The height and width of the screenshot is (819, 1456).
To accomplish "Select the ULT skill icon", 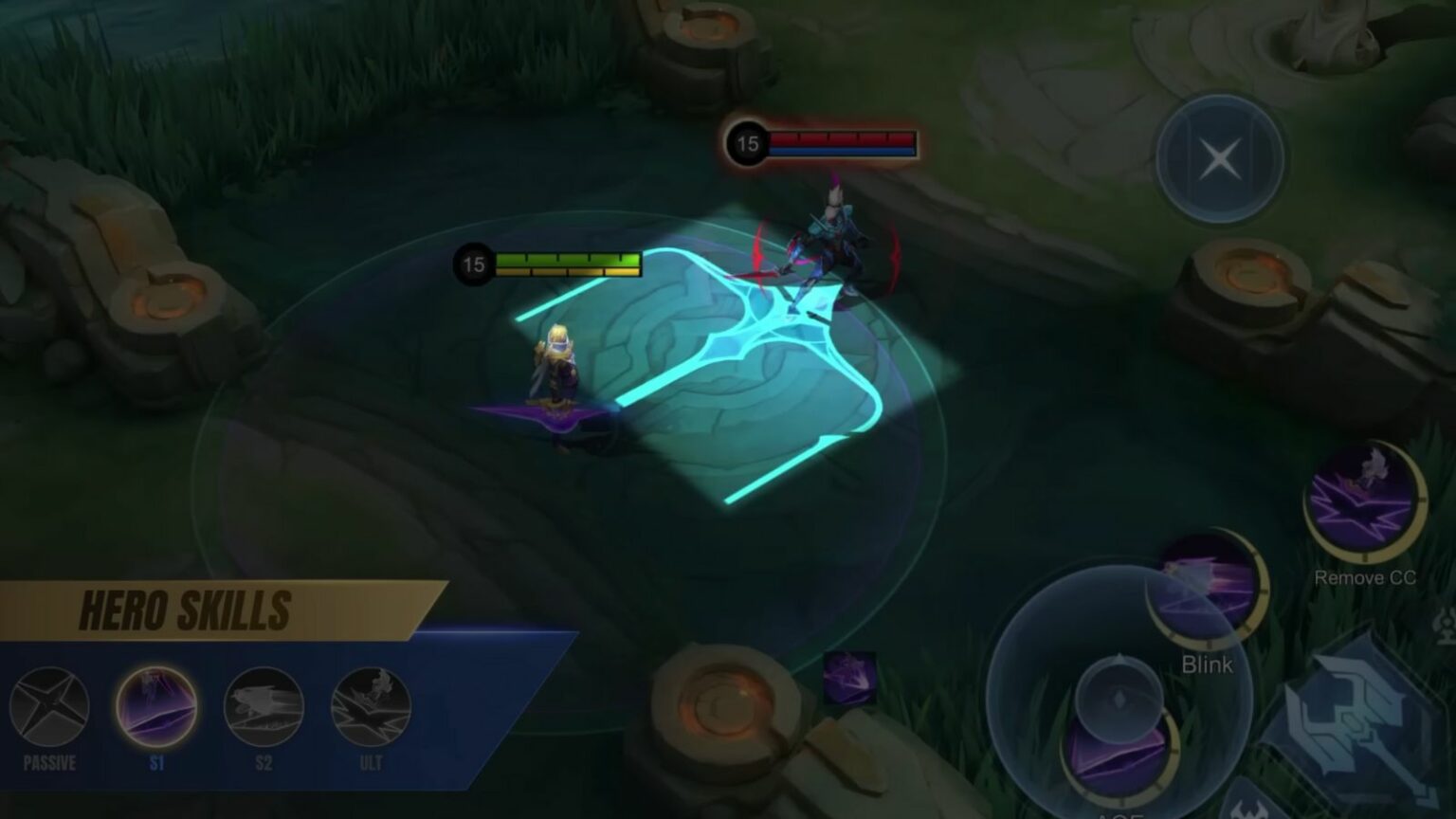I will (x=370, y=706).
